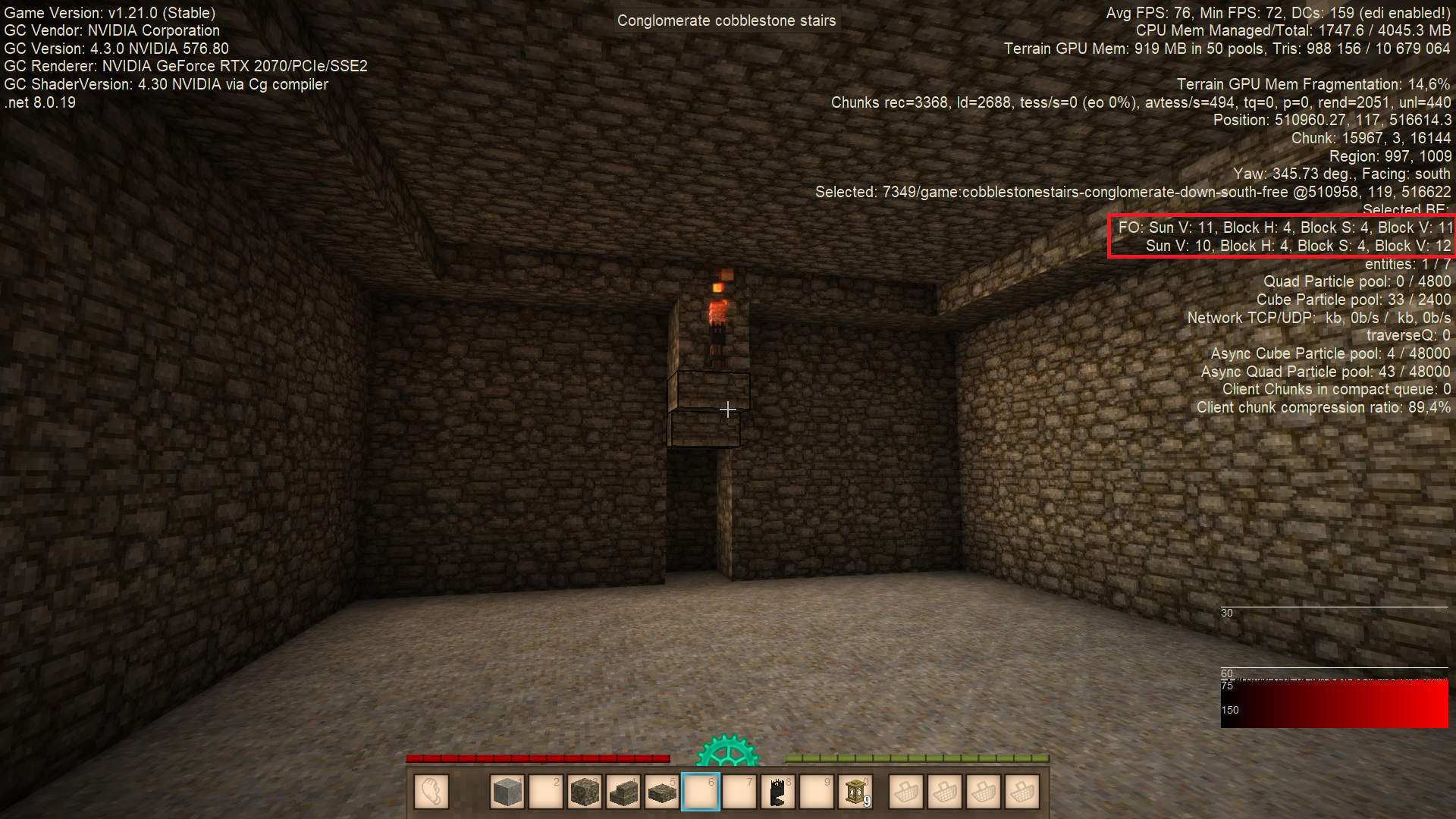Select the lantern stack hotbar slot
1456x819 pixels.
click(856, 792)
